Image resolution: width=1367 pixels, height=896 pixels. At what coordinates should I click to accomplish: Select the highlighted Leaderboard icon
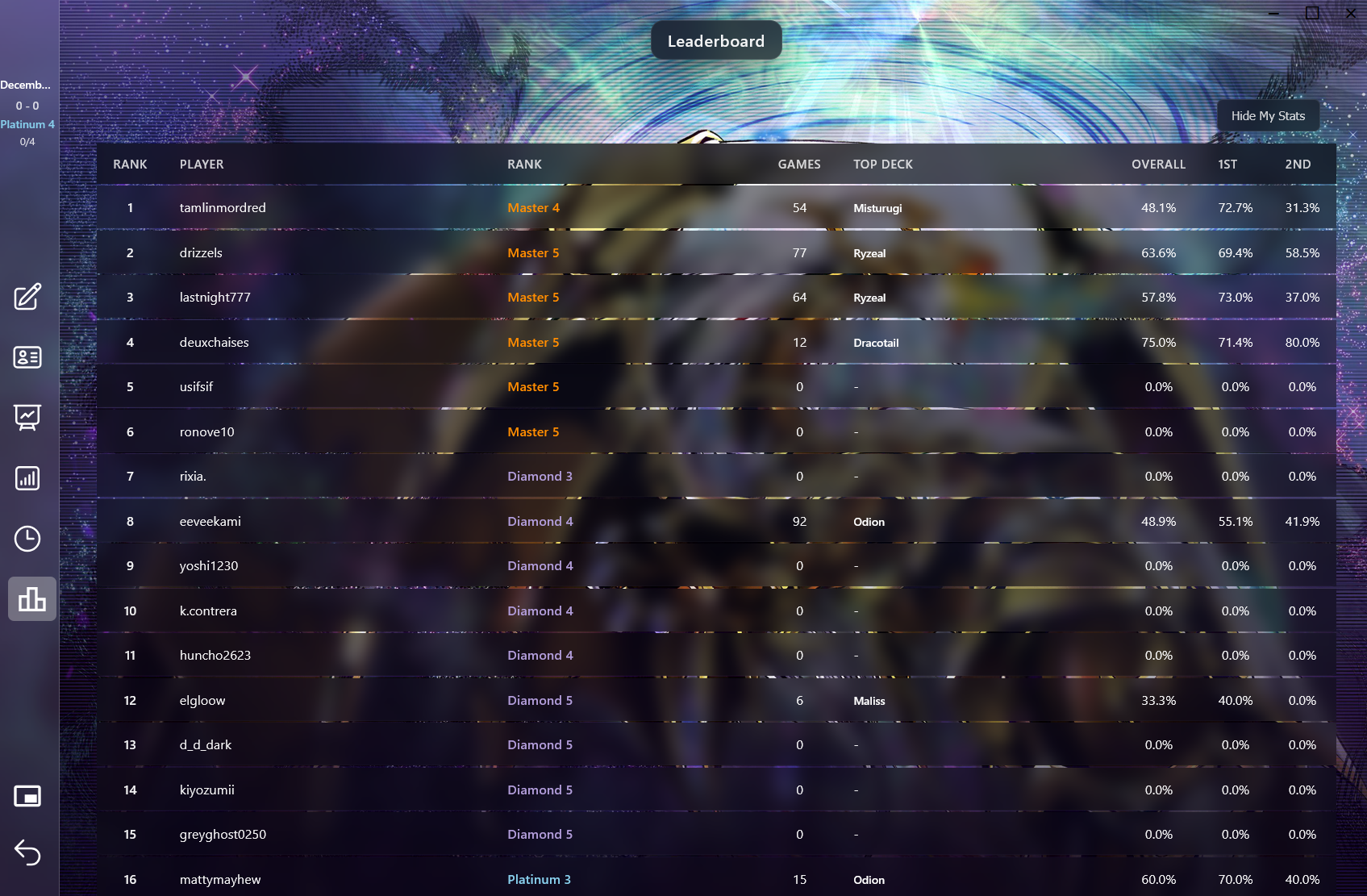[x=31, y=598]
